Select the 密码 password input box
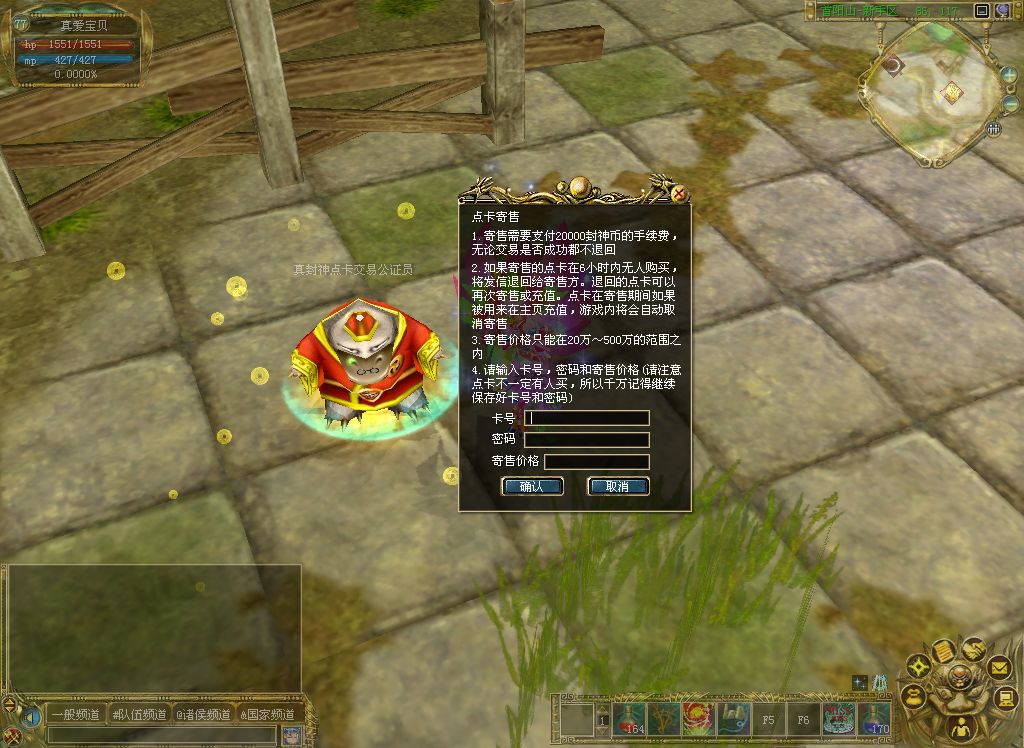The height and width of the screenshot is (748, 1024). (587, 440)
